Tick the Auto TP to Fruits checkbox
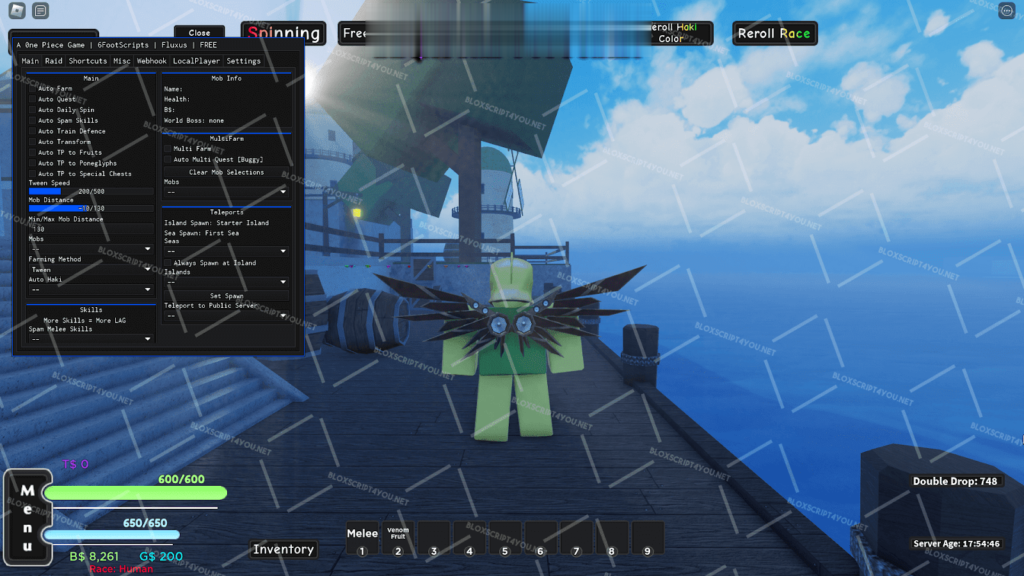Viewport: 1024px width, 576px height. point(32,152)
